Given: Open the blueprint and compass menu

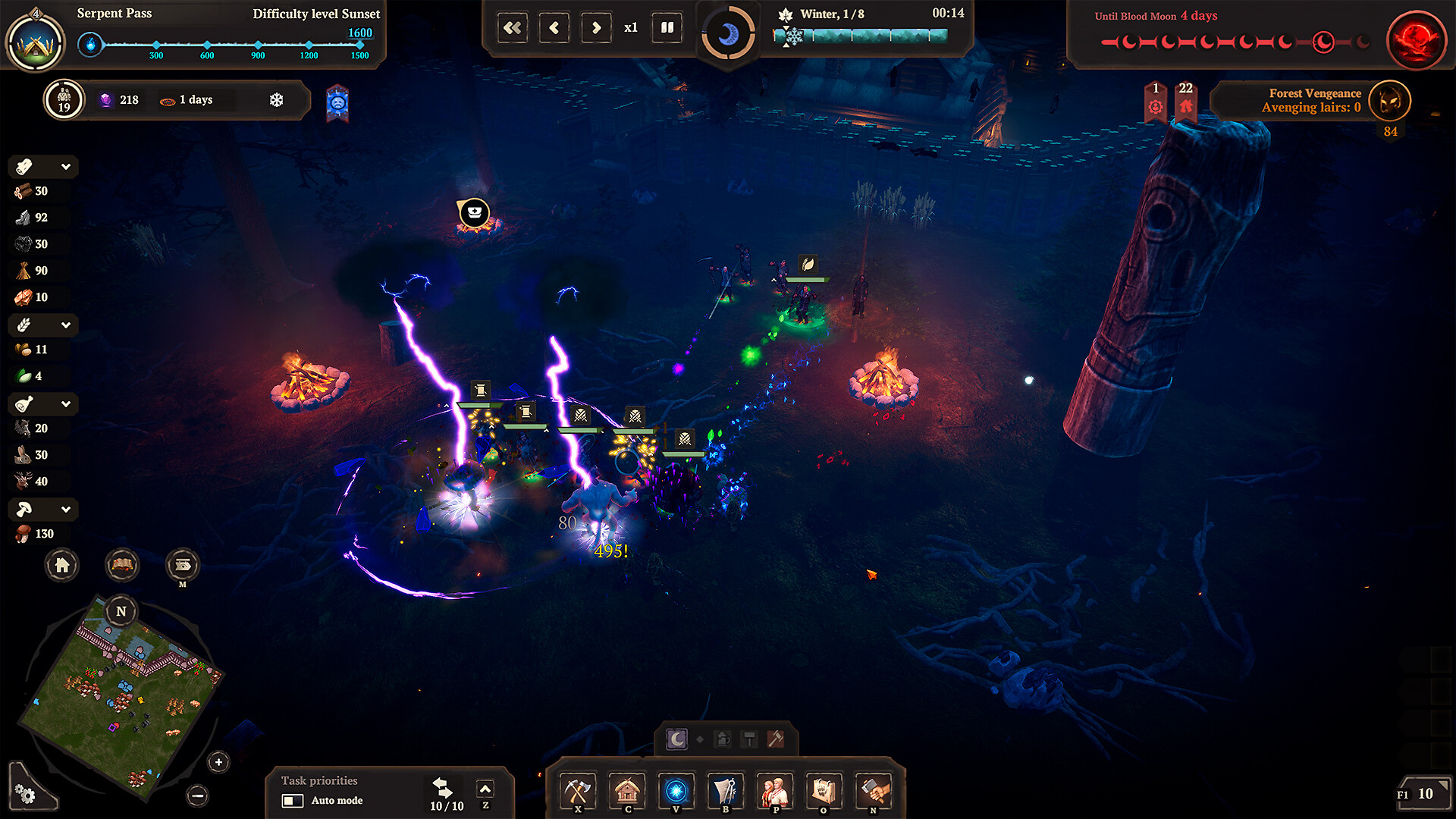Looking at the screenshot, I should (726, 792).
